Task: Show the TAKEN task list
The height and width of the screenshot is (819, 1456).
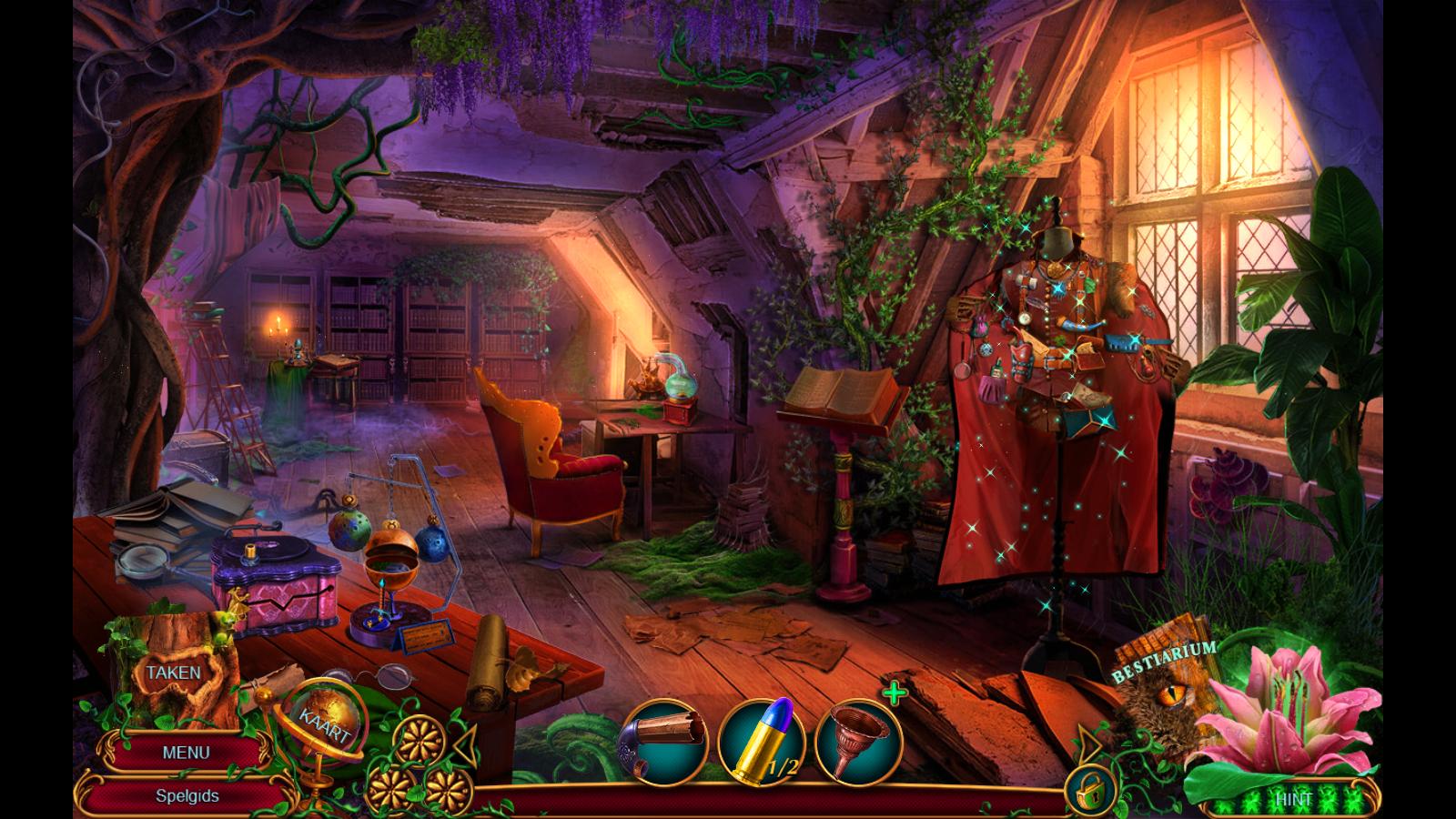Action: pos(173,672)
